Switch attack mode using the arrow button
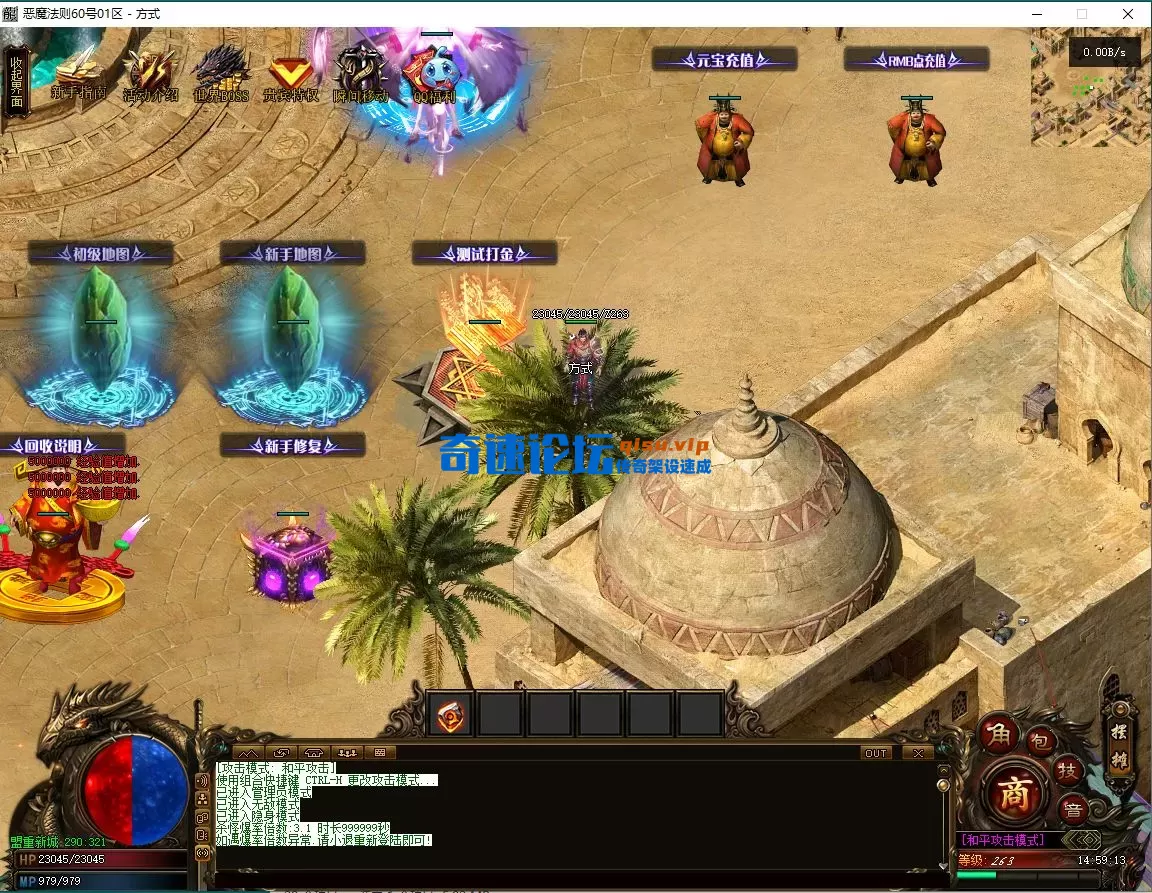This screenshot has width=1152, height=893. pos(1080,840)
